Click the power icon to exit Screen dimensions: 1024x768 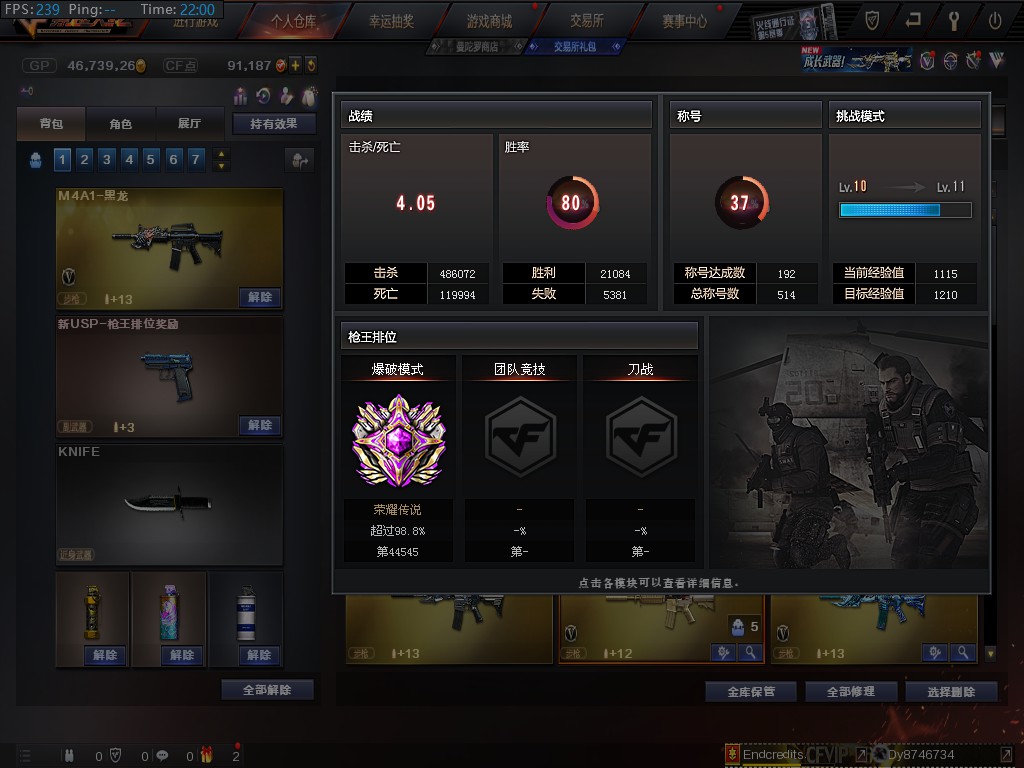tap(995, 19)
